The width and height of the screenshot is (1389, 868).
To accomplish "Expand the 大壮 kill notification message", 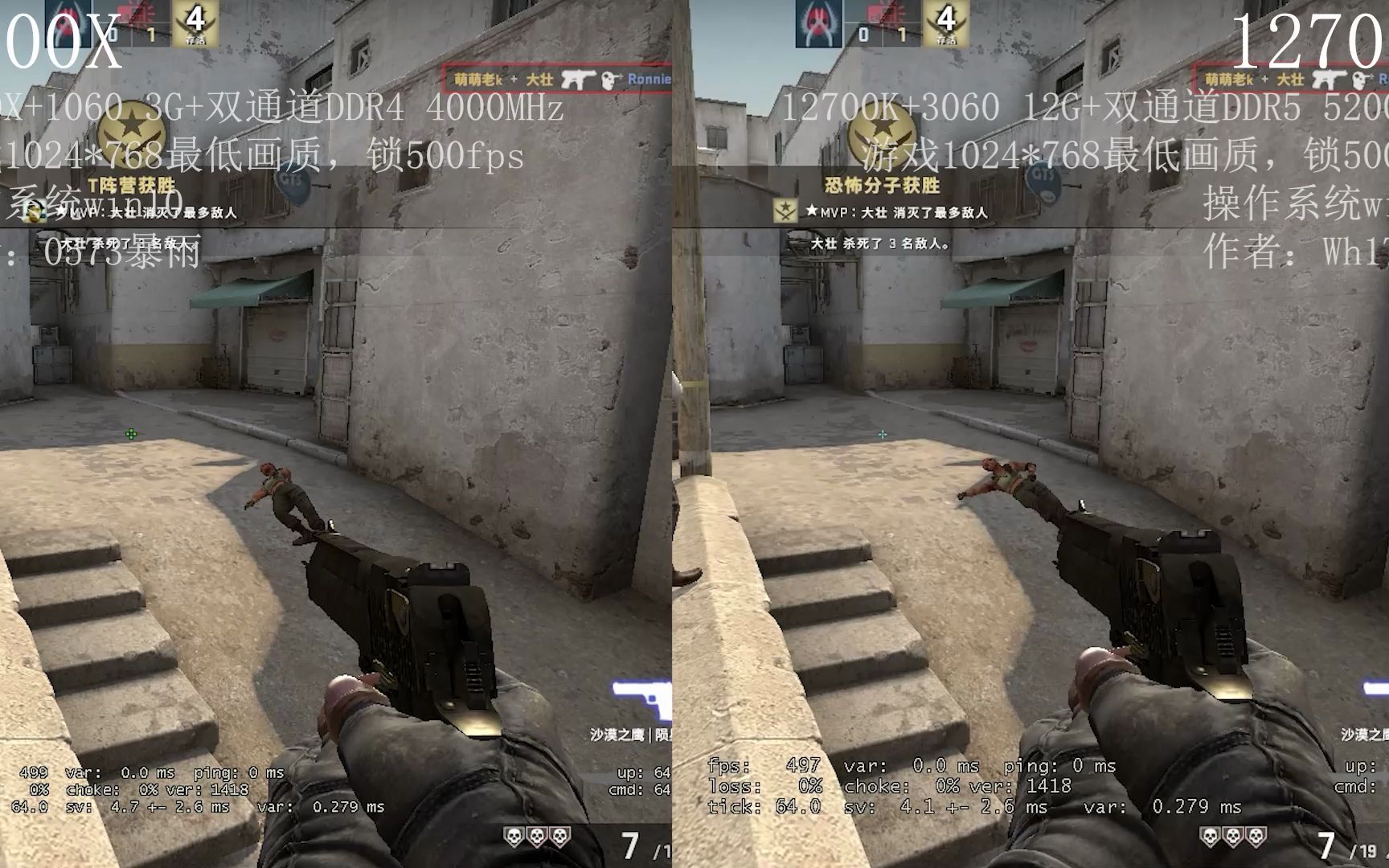I will point(879,244).
